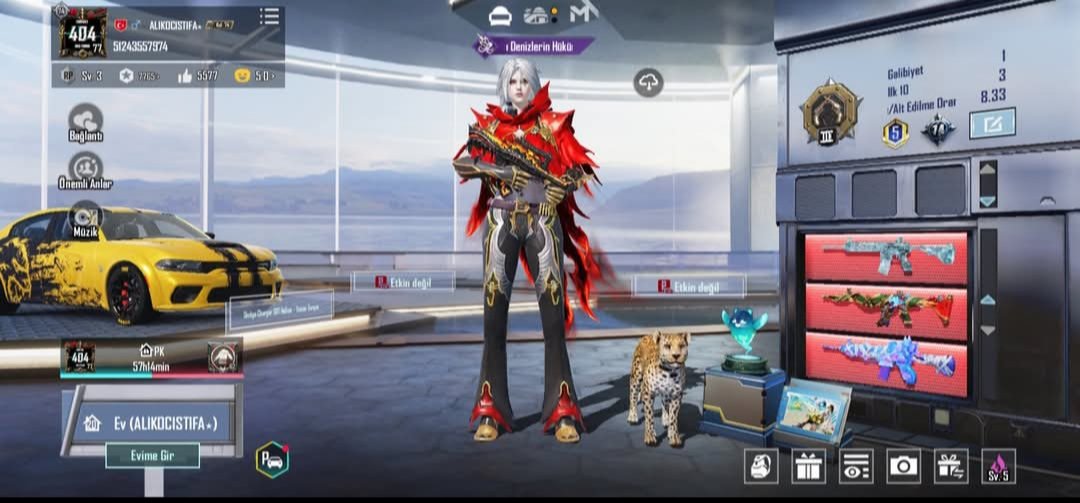Open the hexagonal parking garage icon

[x=272, y=459]
